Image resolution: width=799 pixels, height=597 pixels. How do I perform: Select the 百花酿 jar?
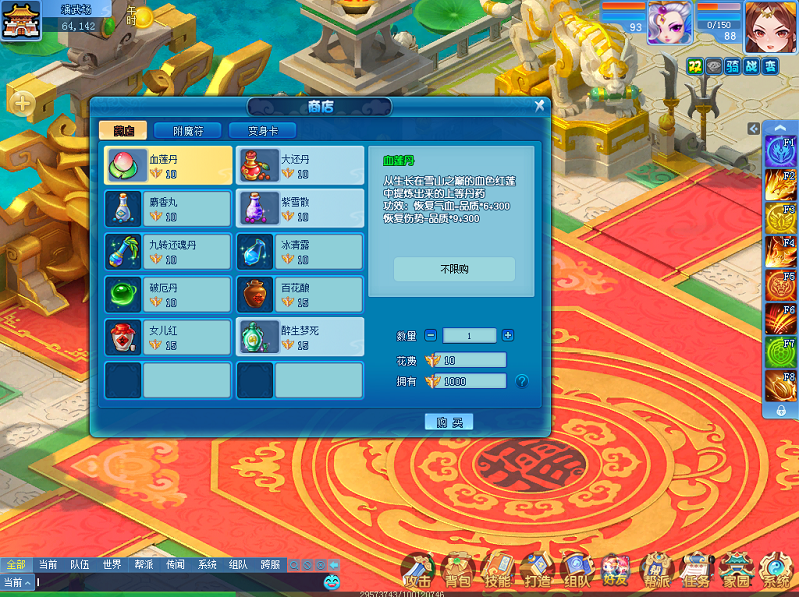pyautogui.click(x=300, y=294)
